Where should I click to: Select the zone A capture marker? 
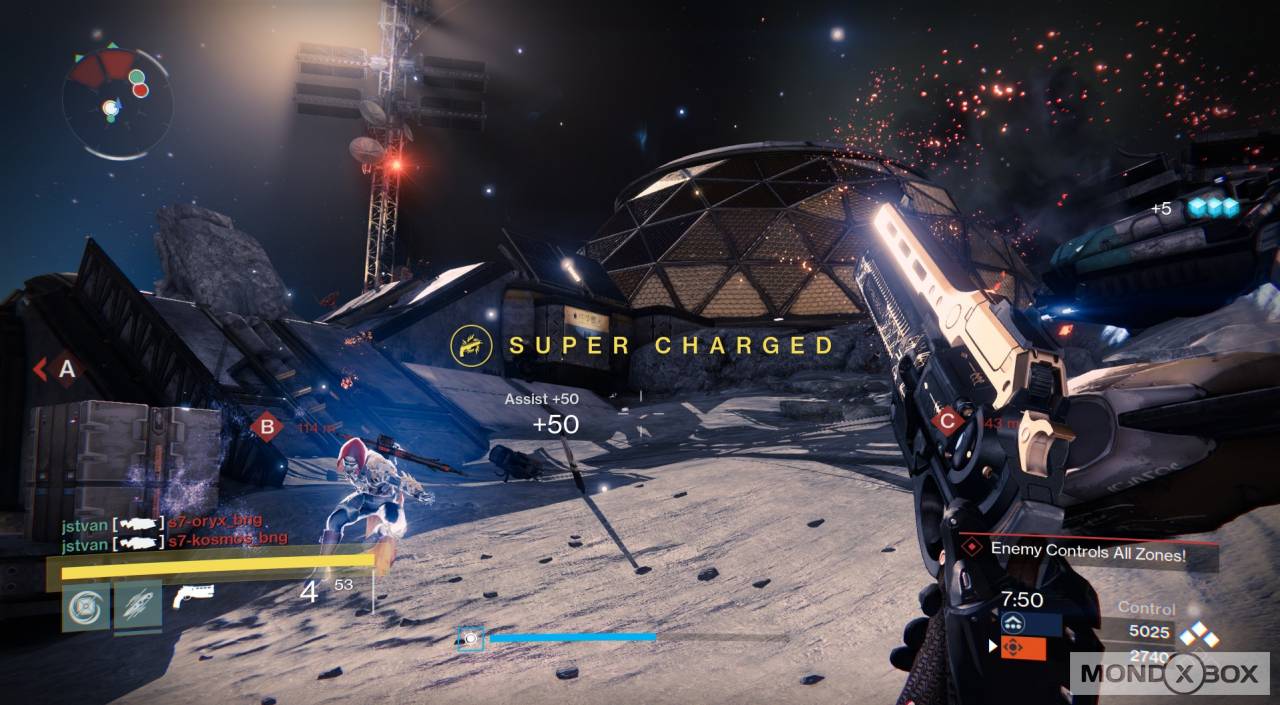click(66, 370)
